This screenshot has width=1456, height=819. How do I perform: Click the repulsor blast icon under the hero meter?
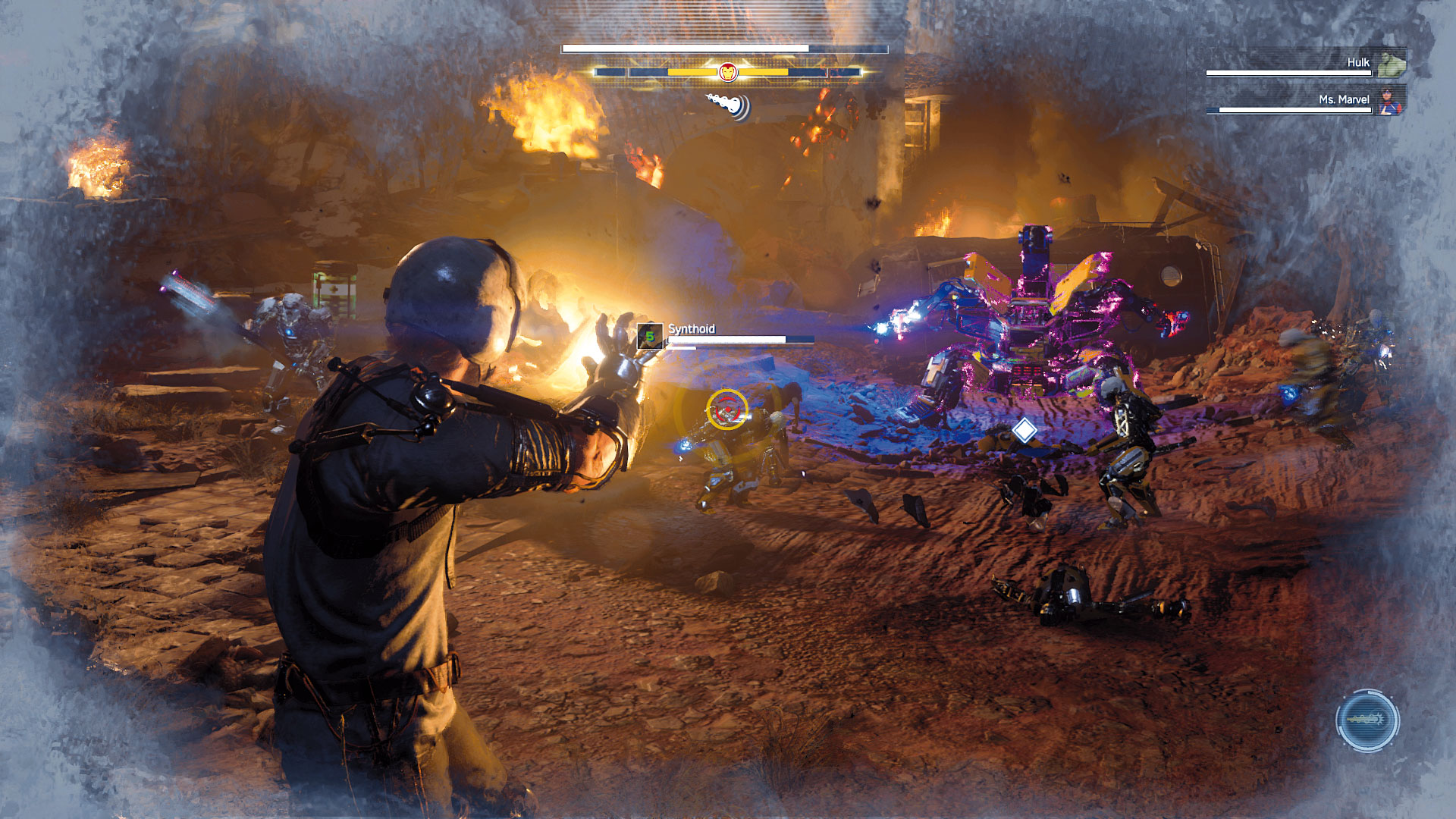pos(730,105)
